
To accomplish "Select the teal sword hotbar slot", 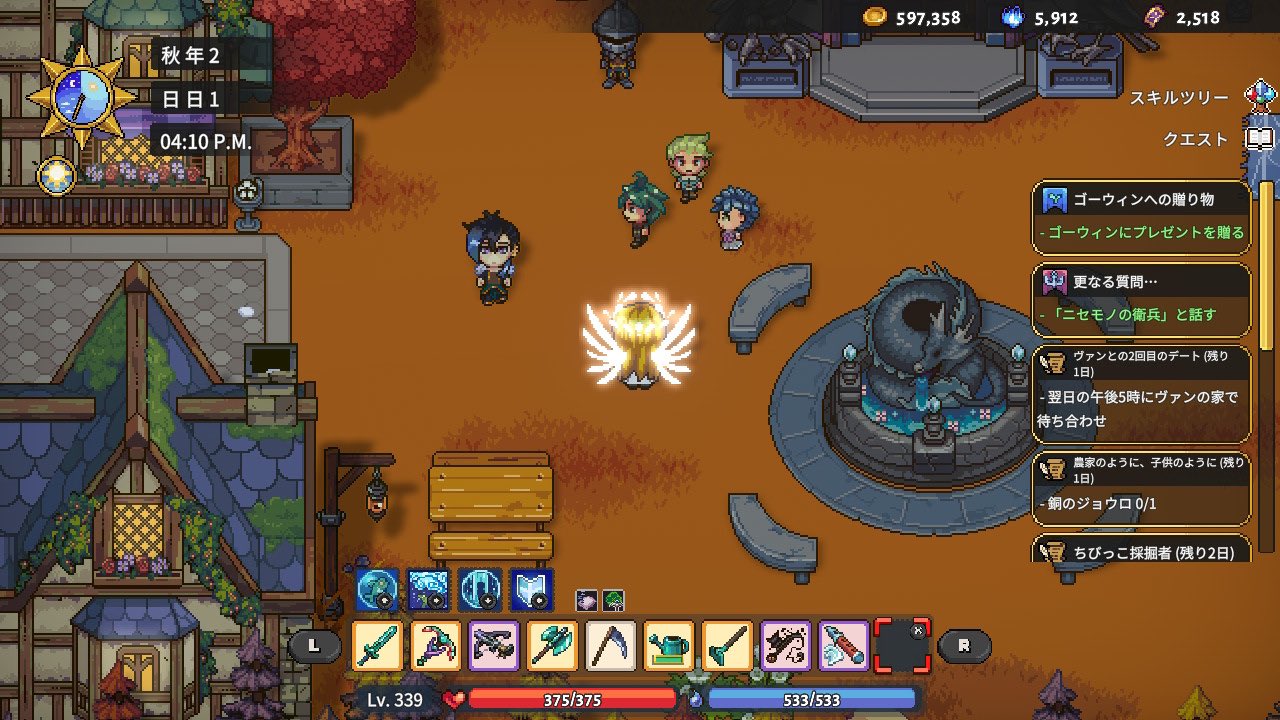I will pyautogui.click(x=378, y=645).
